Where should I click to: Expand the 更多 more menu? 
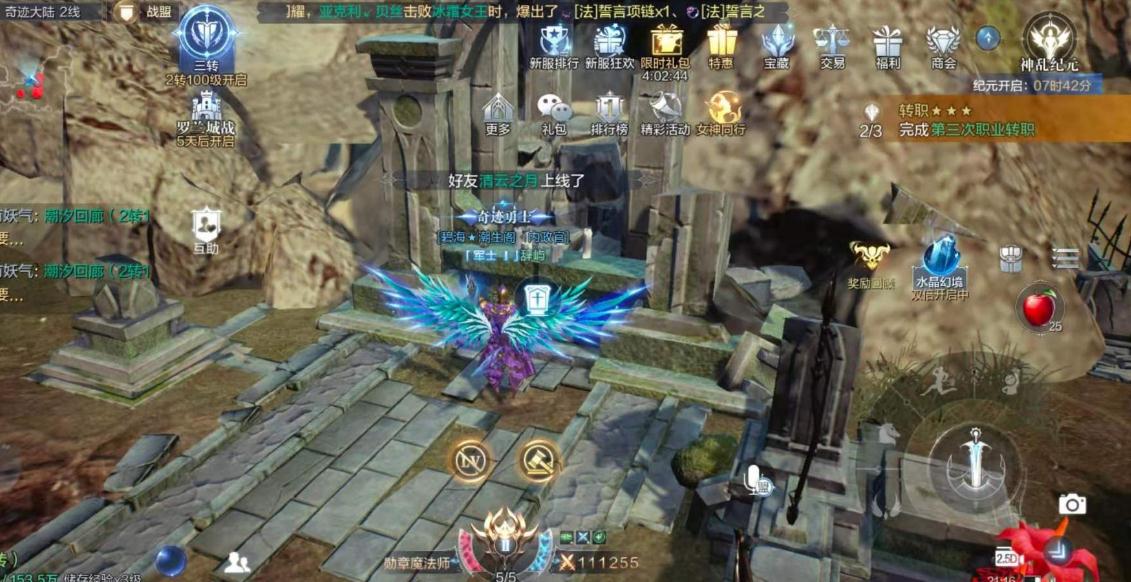tap(497, 112)
